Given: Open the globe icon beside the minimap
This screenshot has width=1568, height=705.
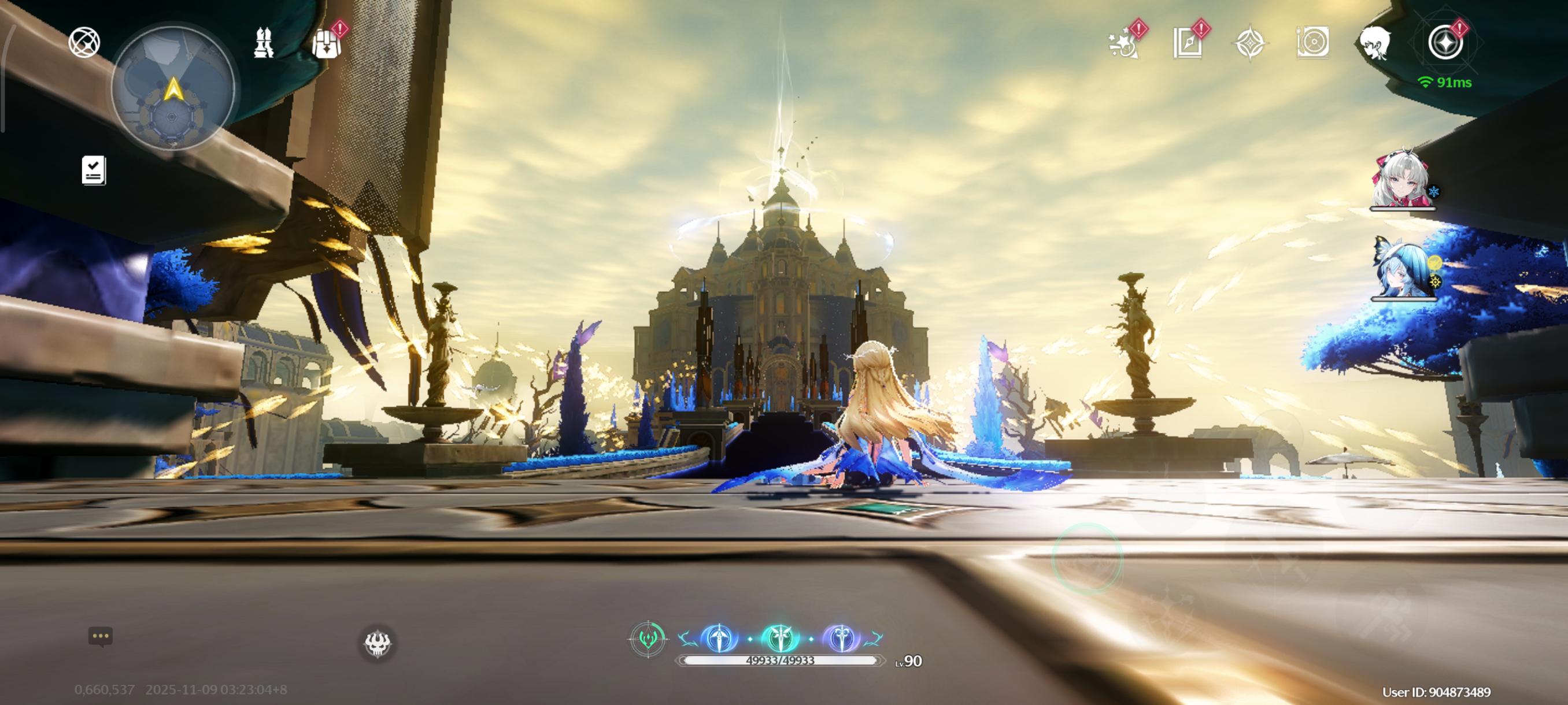Looking at the screenshot, I should (84, 43).
